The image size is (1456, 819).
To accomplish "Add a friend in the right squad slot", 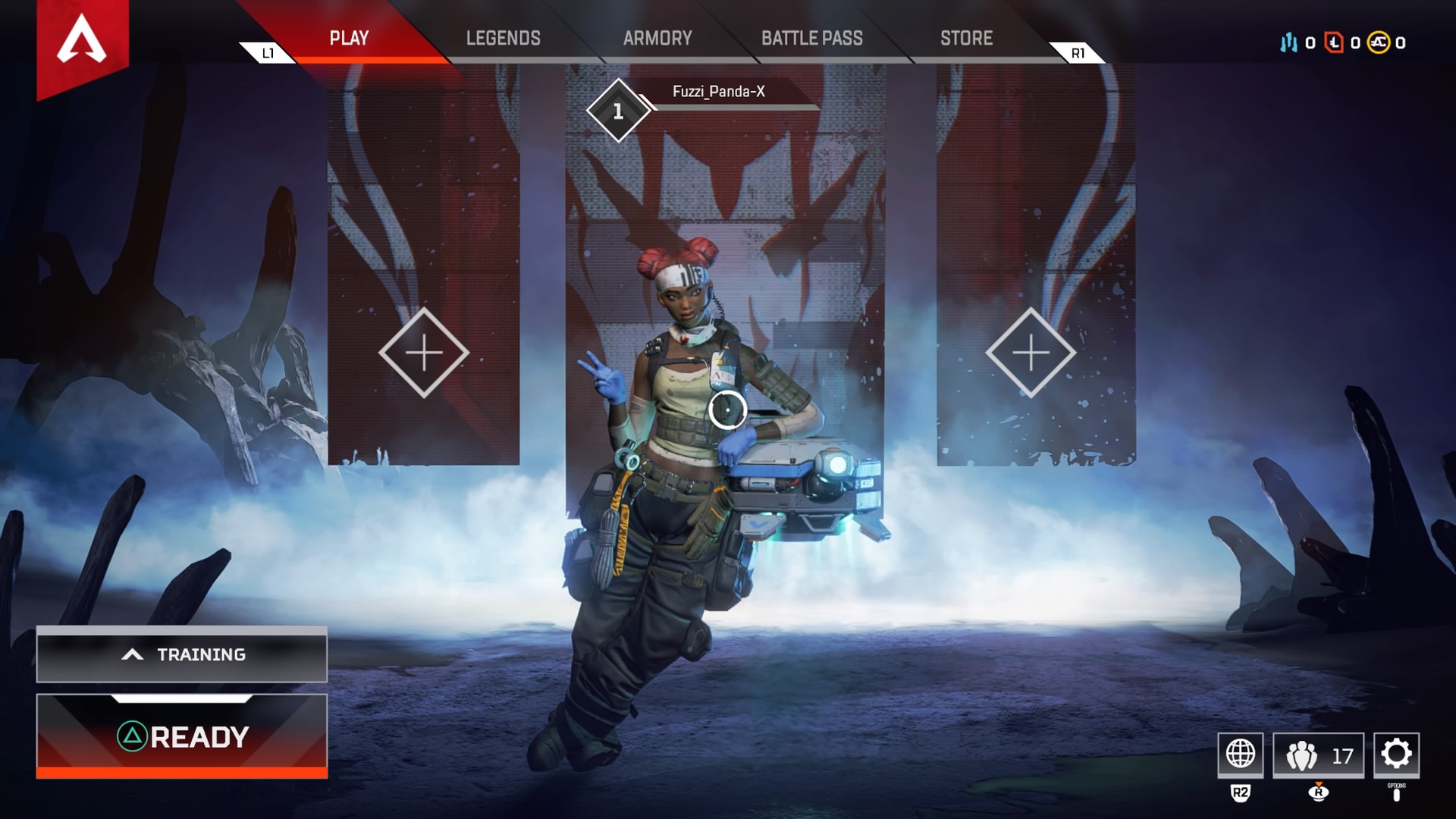I will pos(1031,353).
